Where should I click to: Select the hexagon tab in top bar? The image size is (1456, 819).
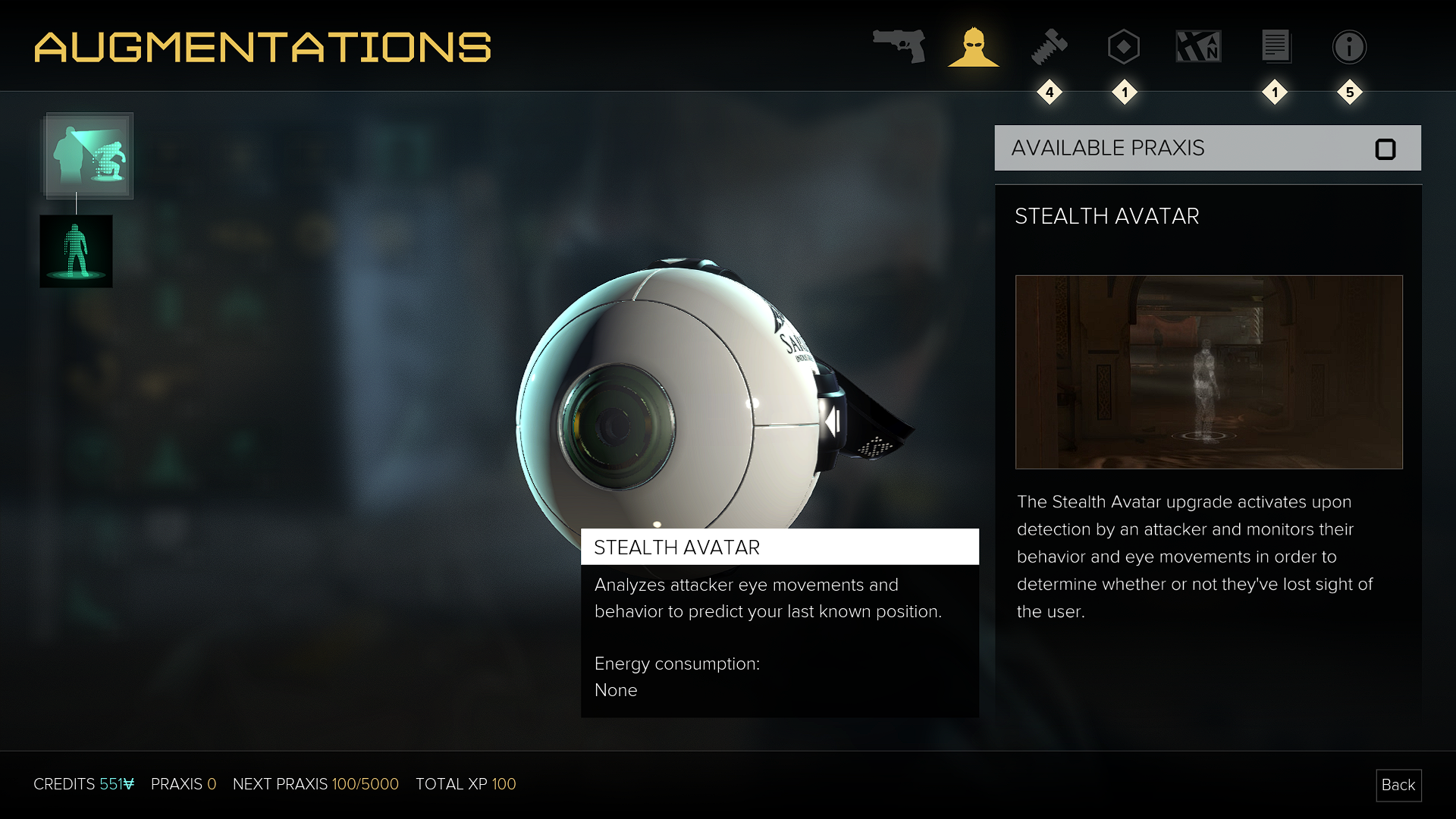click(x=1123, y=47)
